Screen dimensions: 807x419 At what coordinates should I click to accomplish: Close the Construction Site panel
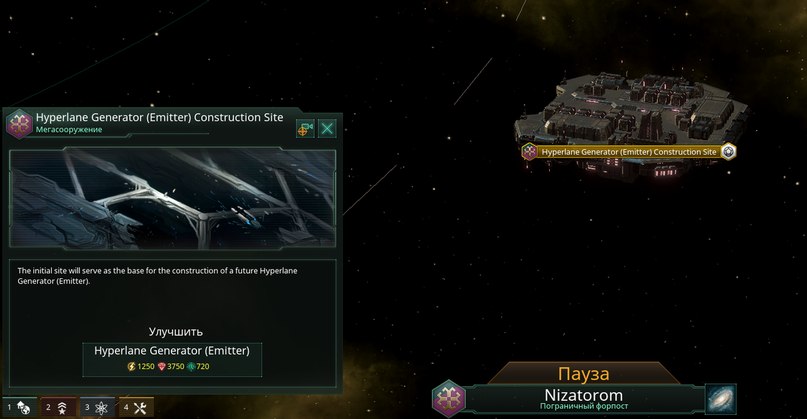click(x=327, y=128)
